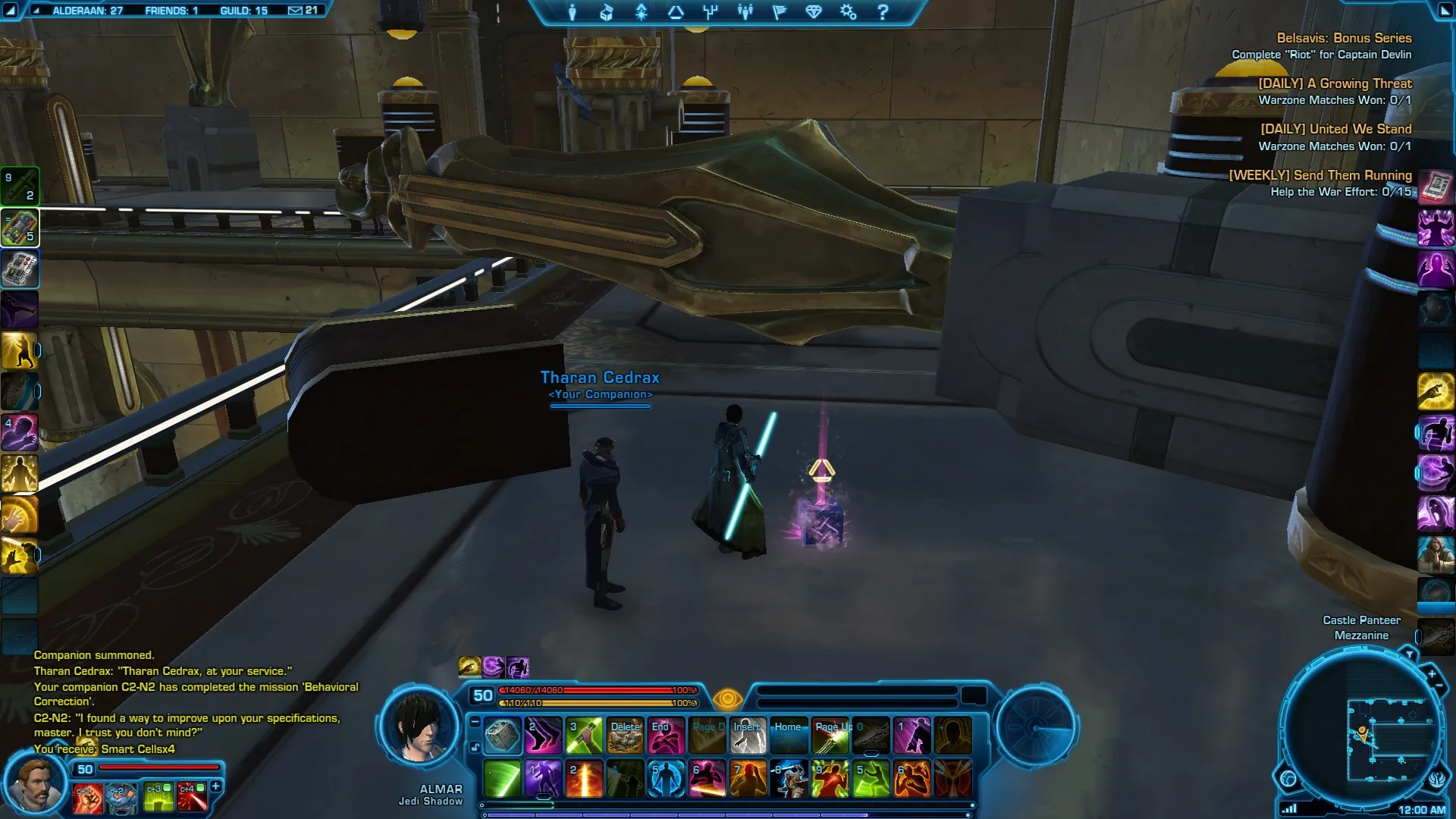The height and width of the screenshot is (819, 1456).
Task: Select the Belsavis: Bonus Series quest tracker
Action: coord(1343,38)
